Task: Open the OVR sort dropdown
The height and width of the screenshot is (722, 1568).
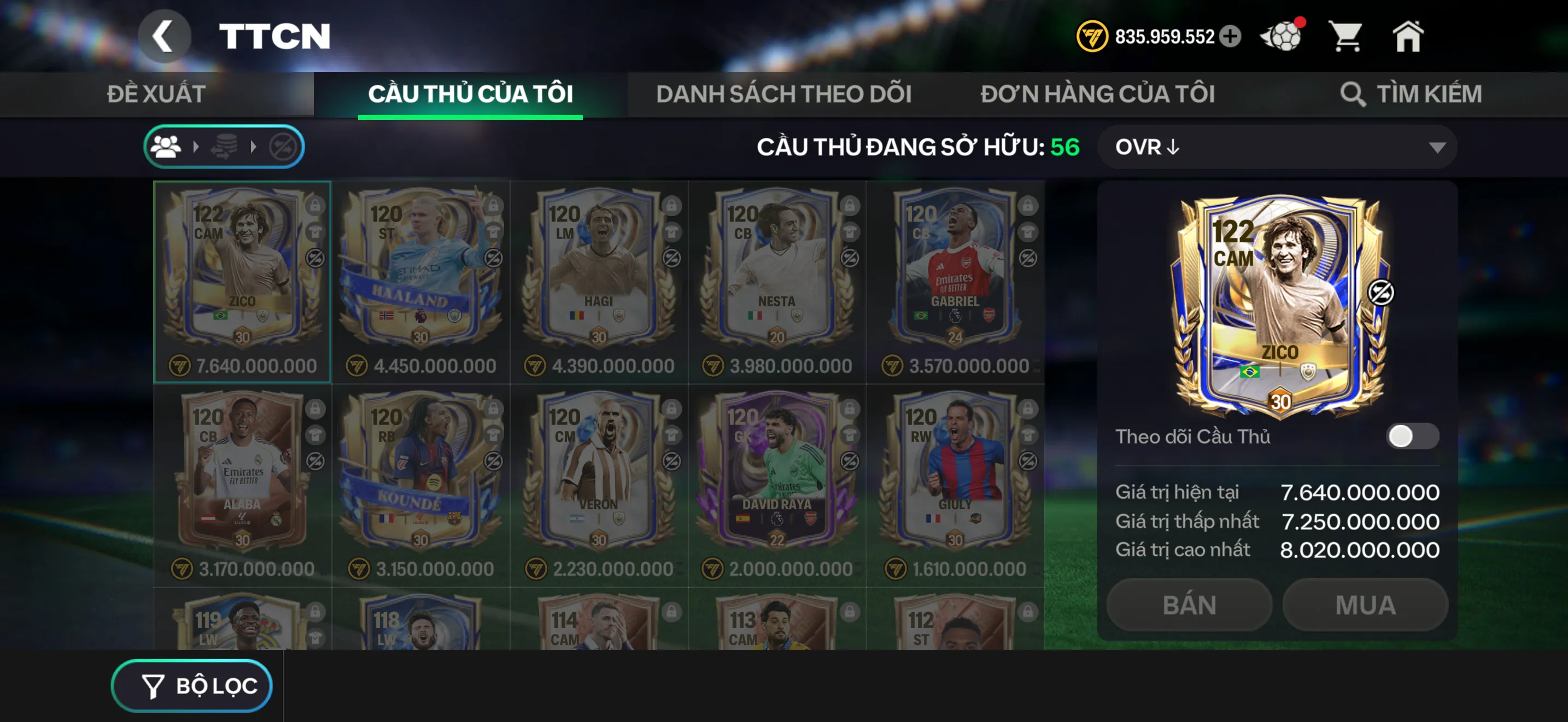Action: point(1278,147)
